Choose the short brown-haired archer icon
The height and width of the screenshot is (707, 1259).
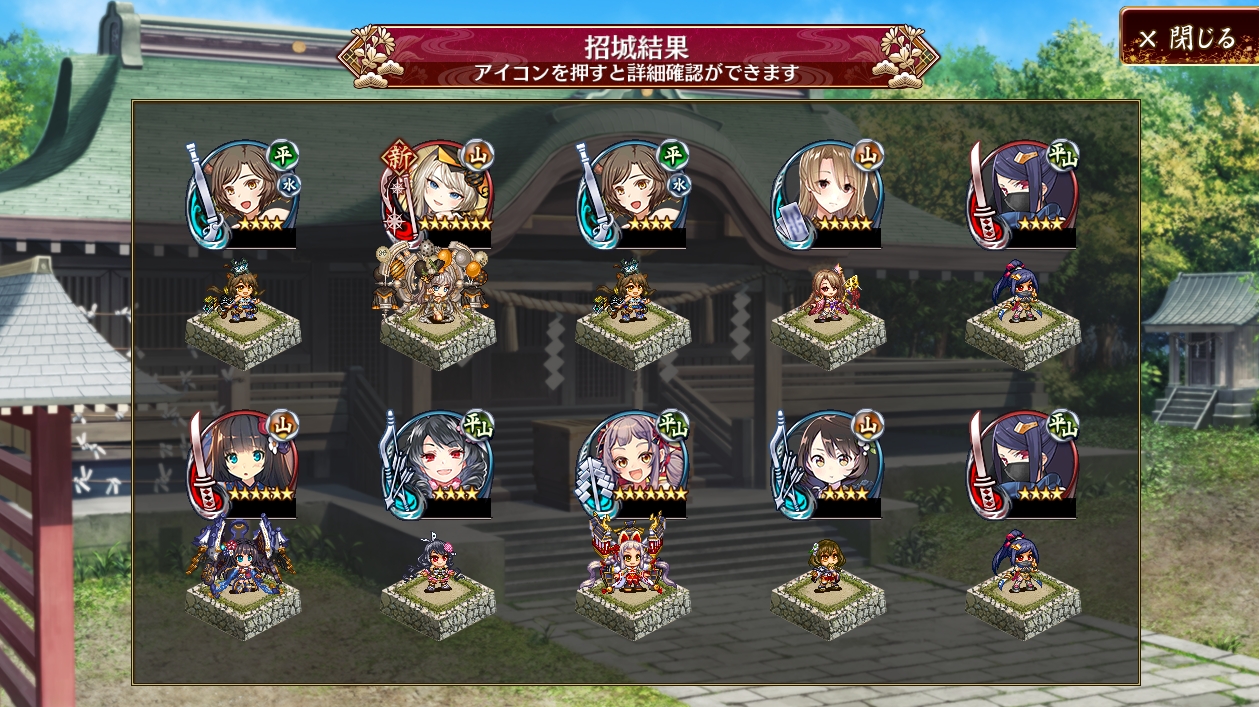click(828, 463)
